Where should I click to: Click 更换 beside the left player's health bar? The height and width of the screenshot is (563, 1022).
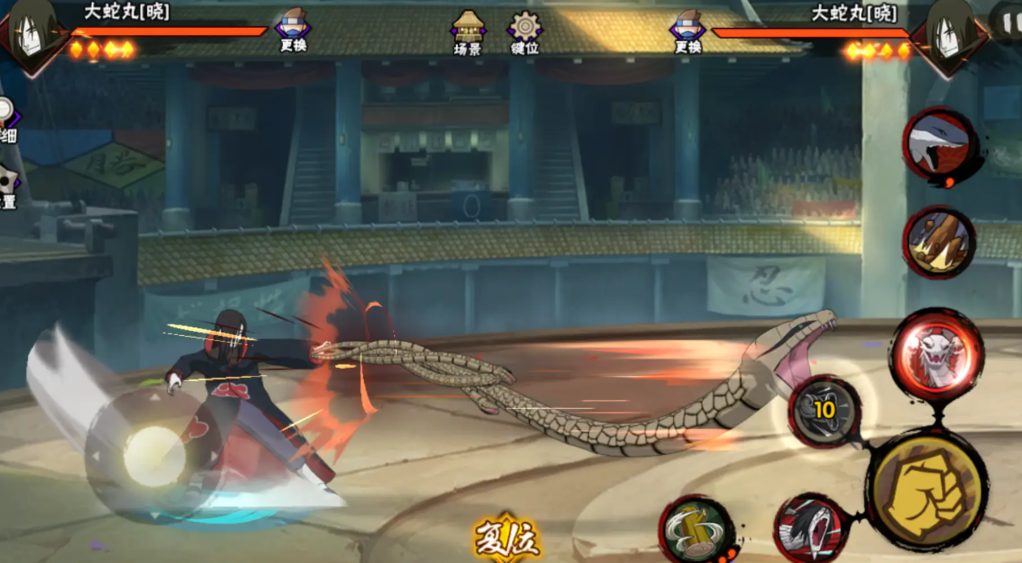293,30
